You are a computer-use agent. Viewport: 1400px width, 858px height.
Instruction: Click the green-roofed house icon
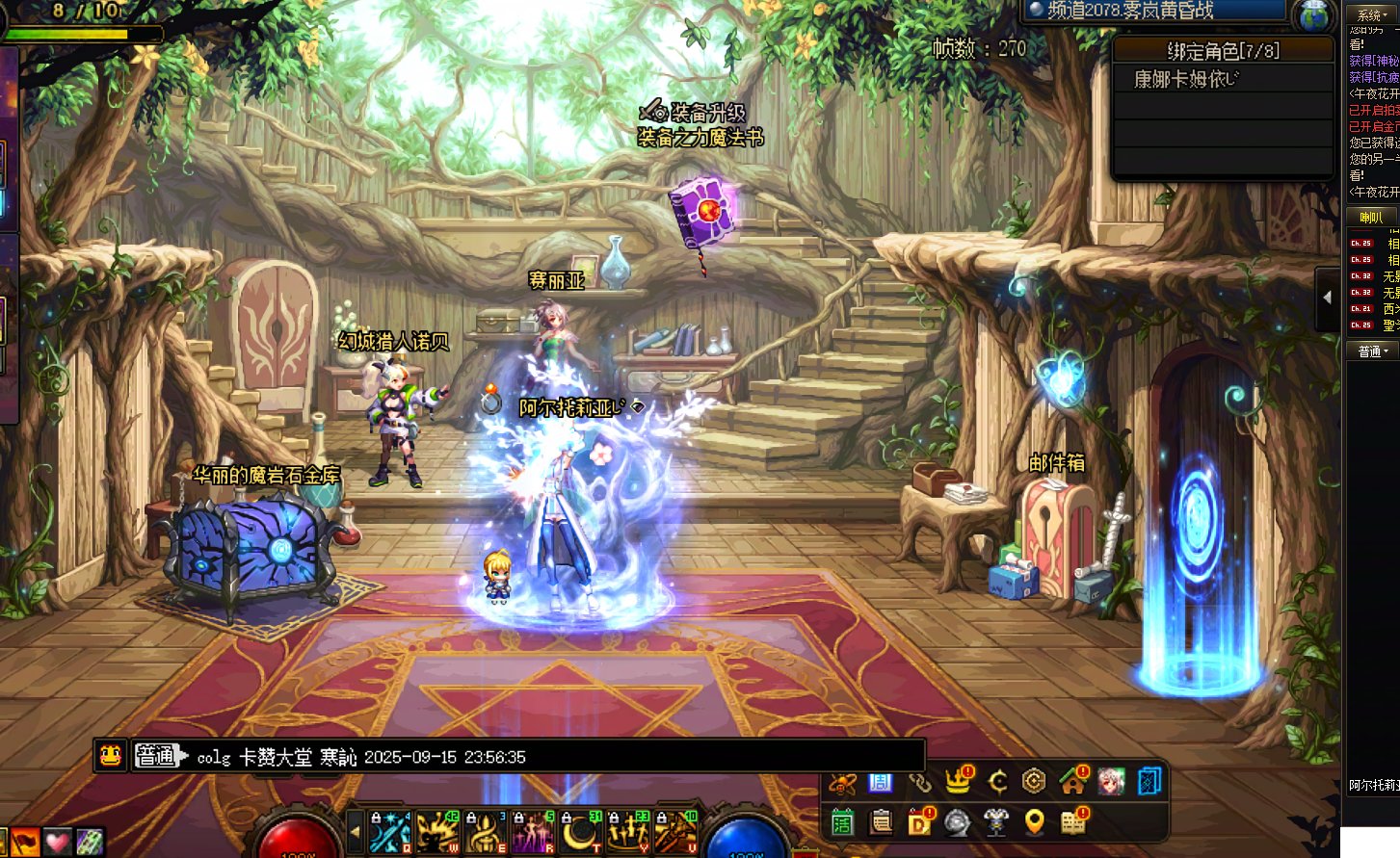click(x=1072, y=781)
